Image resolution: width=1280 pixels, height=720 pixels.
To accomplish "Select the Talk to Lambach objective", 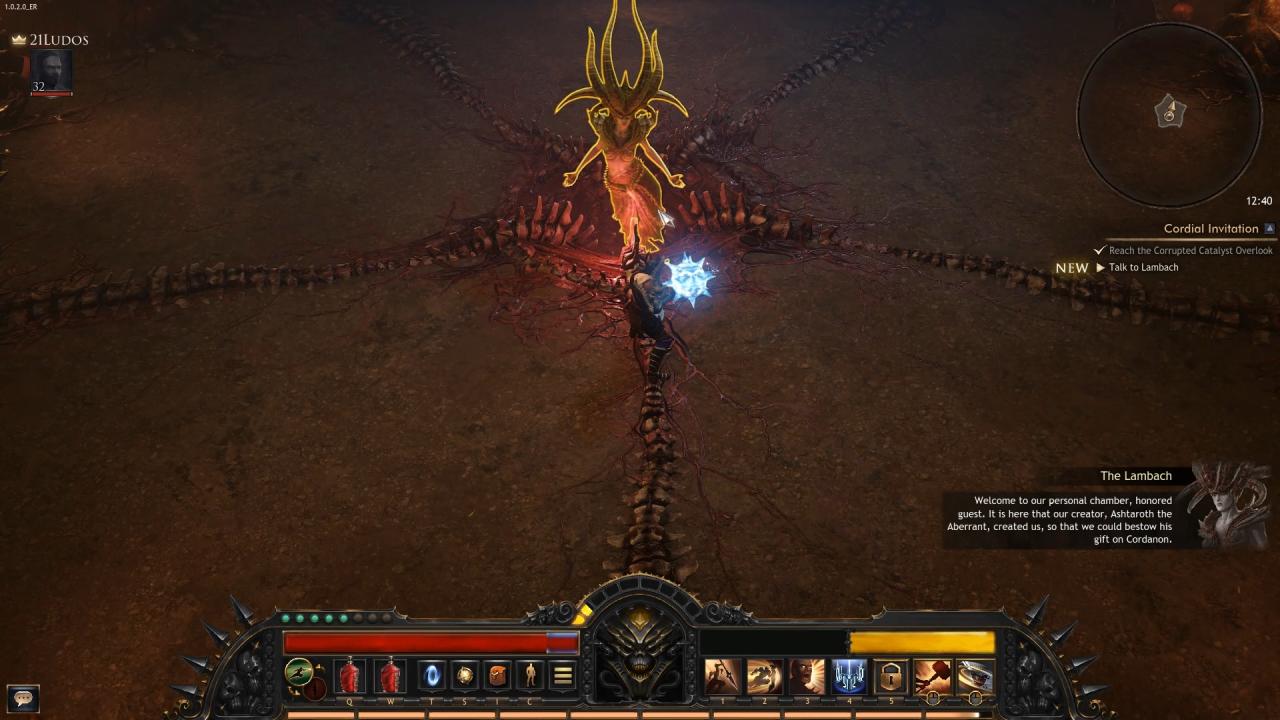I will tap(1143, 268).
